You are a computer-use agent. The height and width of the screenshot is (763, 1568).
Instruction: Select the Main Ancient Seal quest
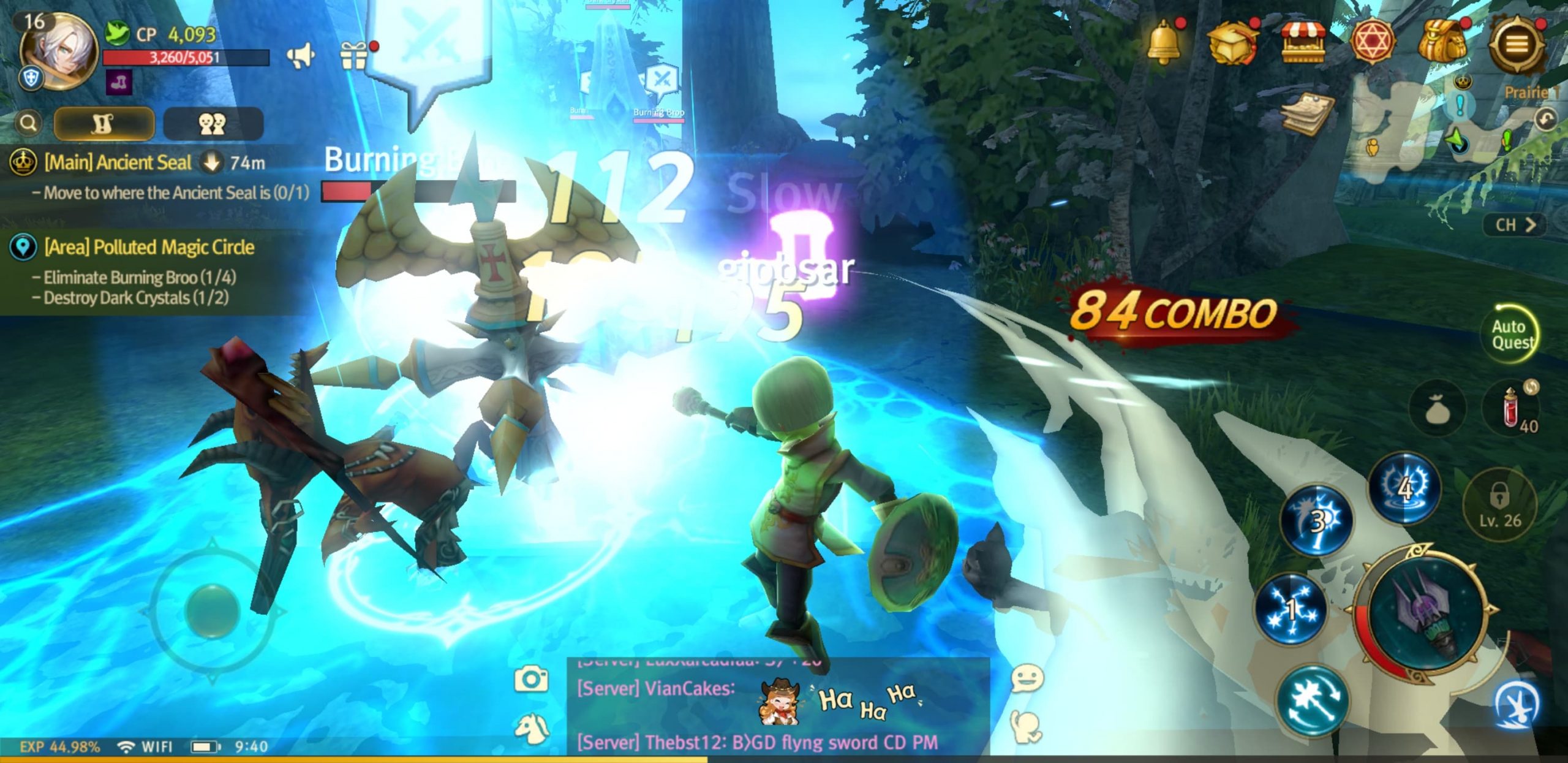118,163
